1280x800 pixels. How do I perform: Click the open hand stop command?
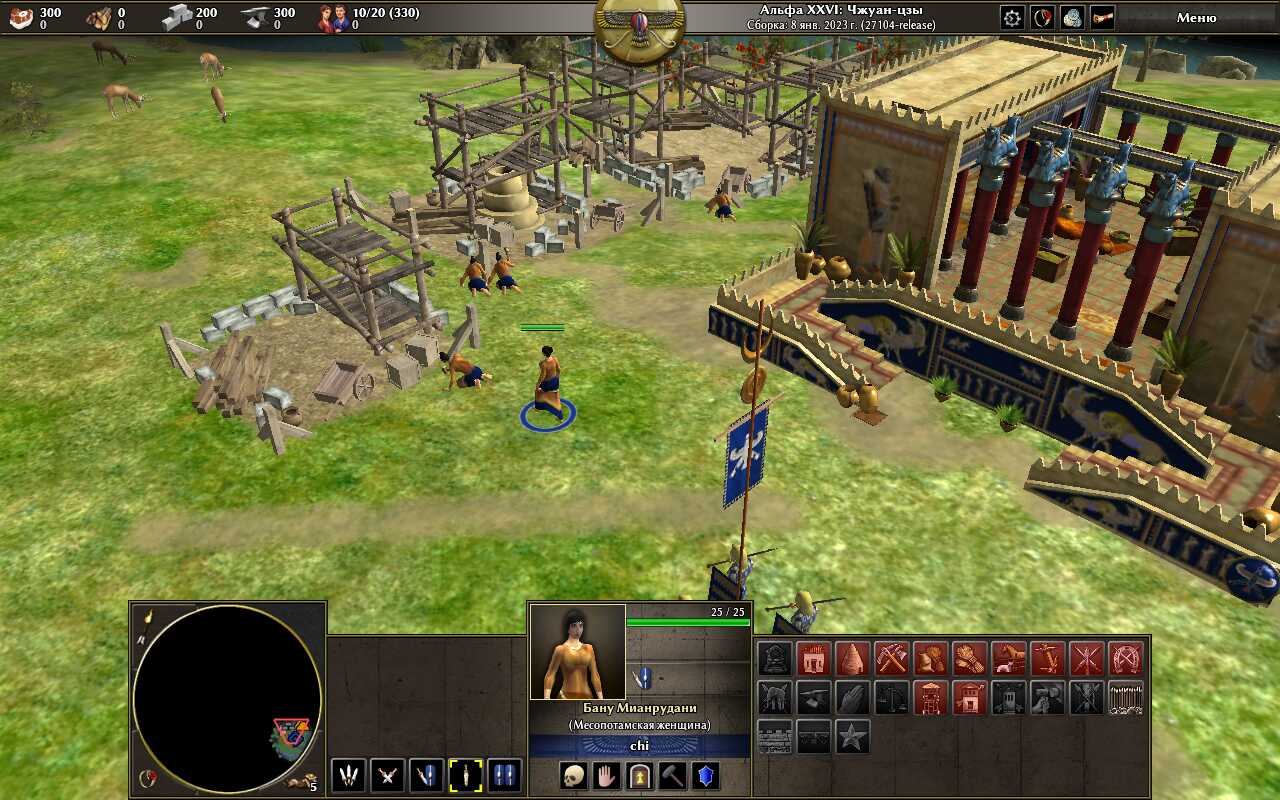pos(607,776)
